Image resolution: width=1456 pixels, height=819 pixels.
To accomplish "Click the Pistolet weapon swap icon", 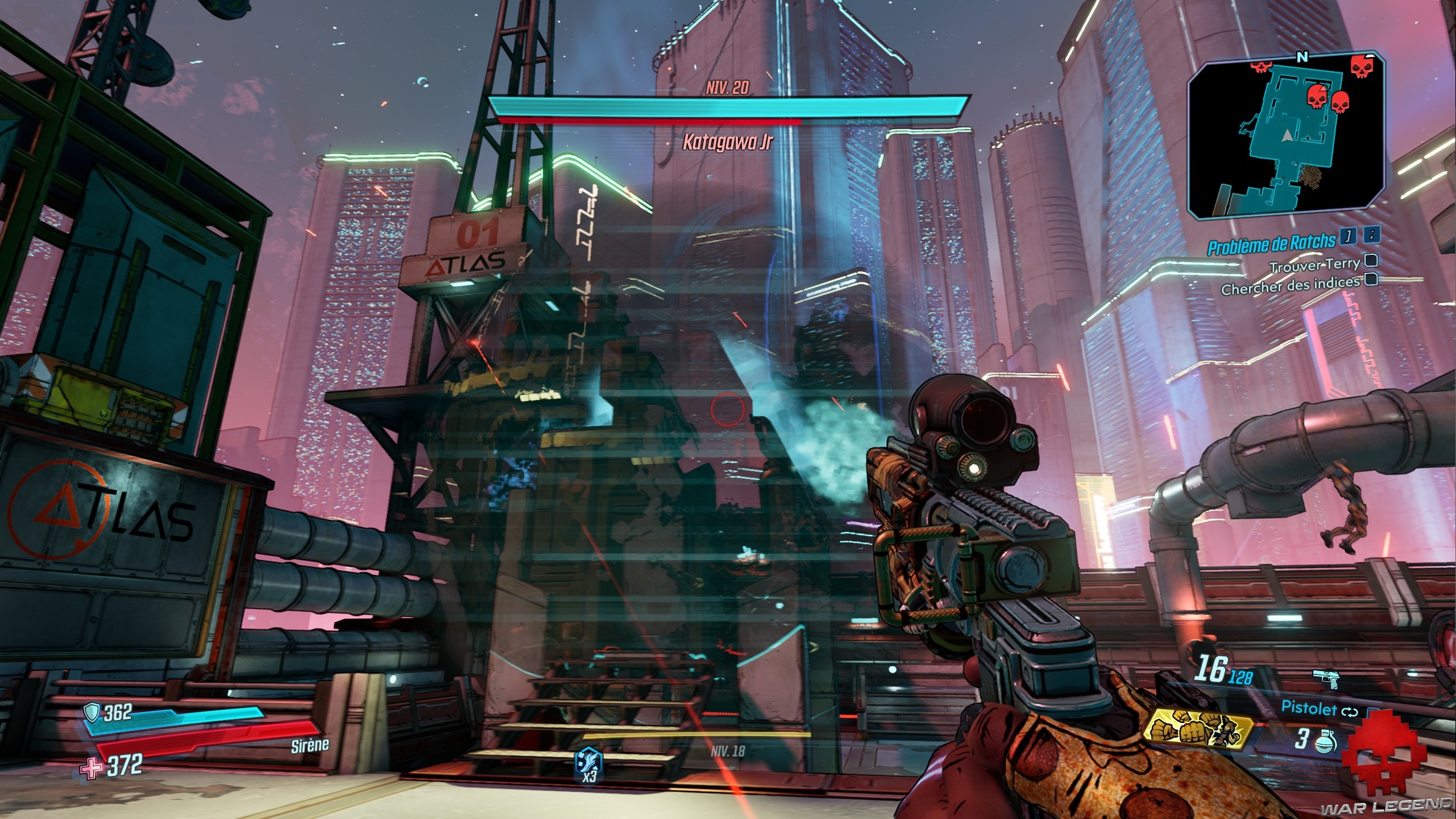I will pos(1351,712).
